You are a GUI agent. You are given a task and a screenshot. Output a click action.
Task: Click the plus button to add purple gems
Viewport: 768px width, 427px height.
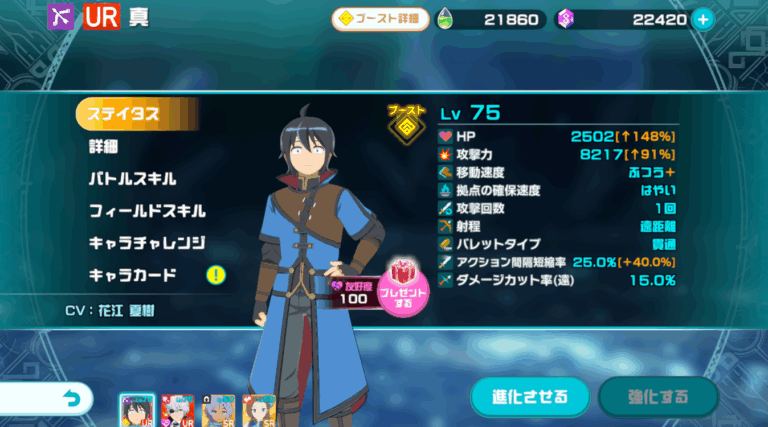point(703,19)
